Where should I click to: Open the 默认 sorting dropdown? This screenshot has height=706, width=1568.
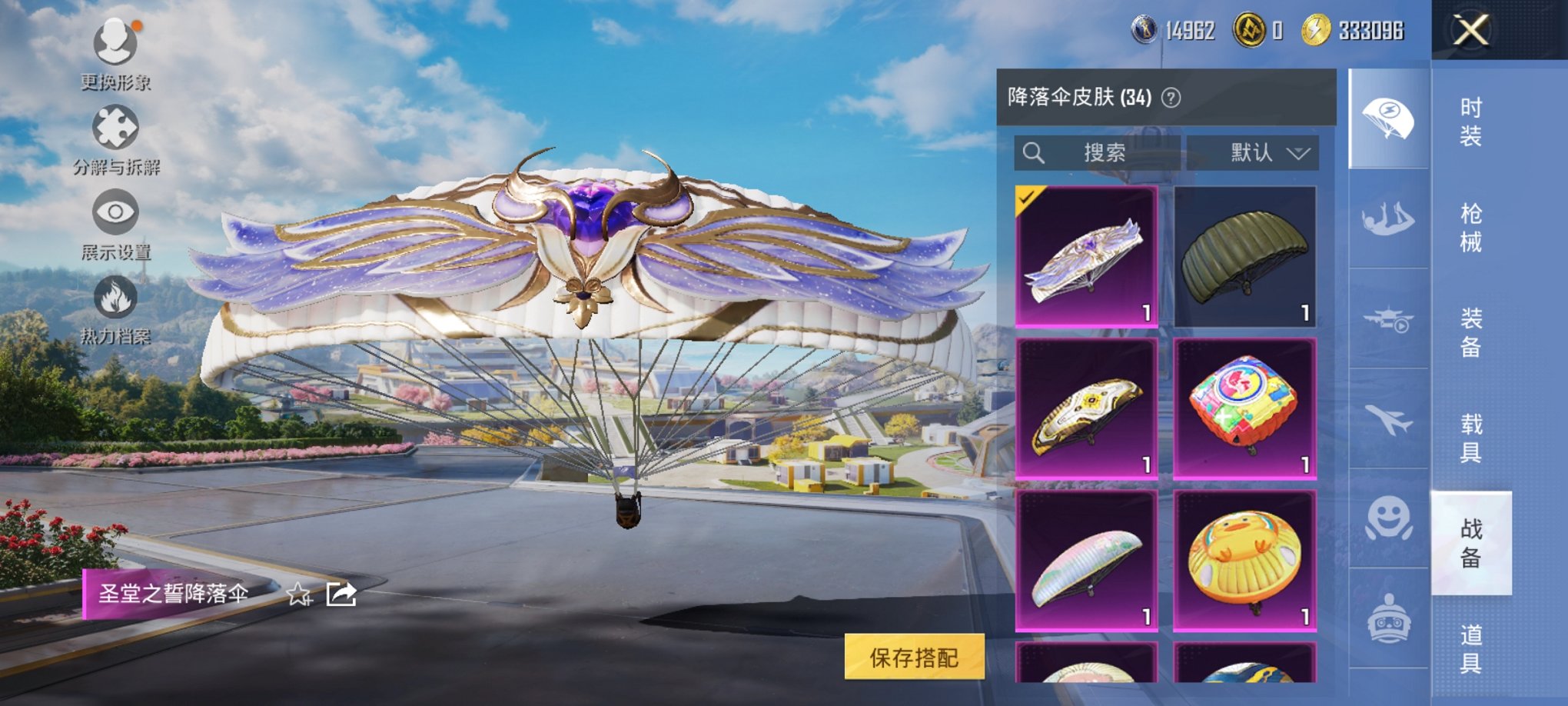click(x=1264, y=152)
